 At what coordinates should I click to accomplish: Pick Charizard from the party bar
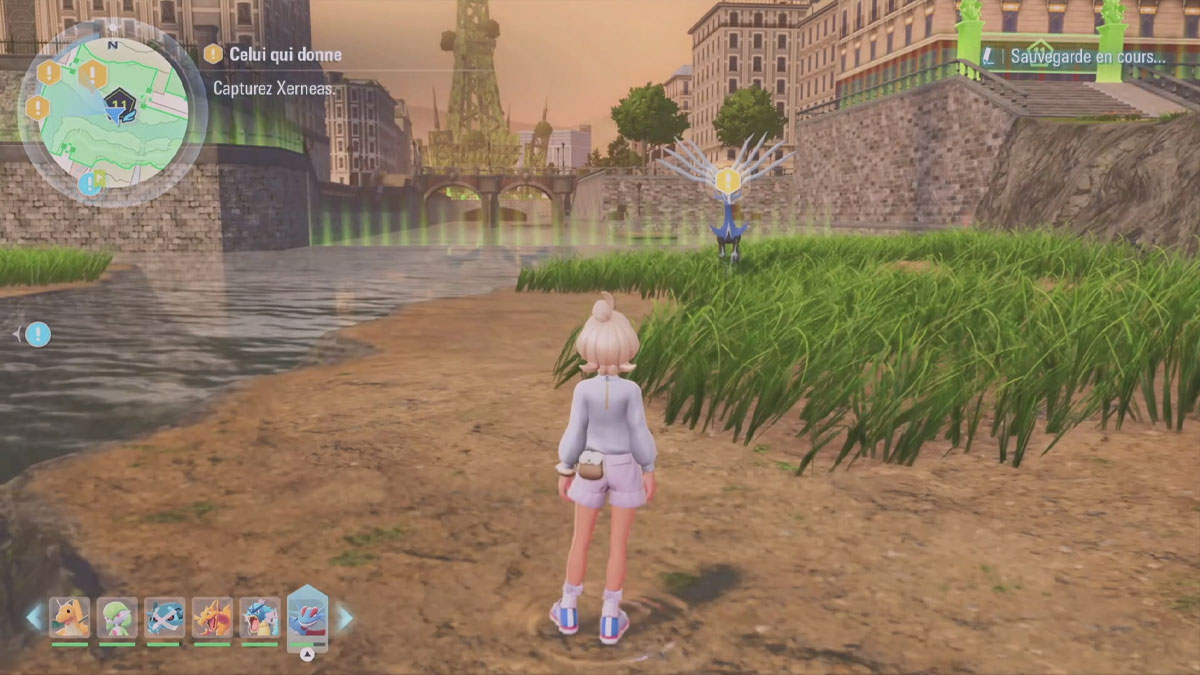point(212,617)
